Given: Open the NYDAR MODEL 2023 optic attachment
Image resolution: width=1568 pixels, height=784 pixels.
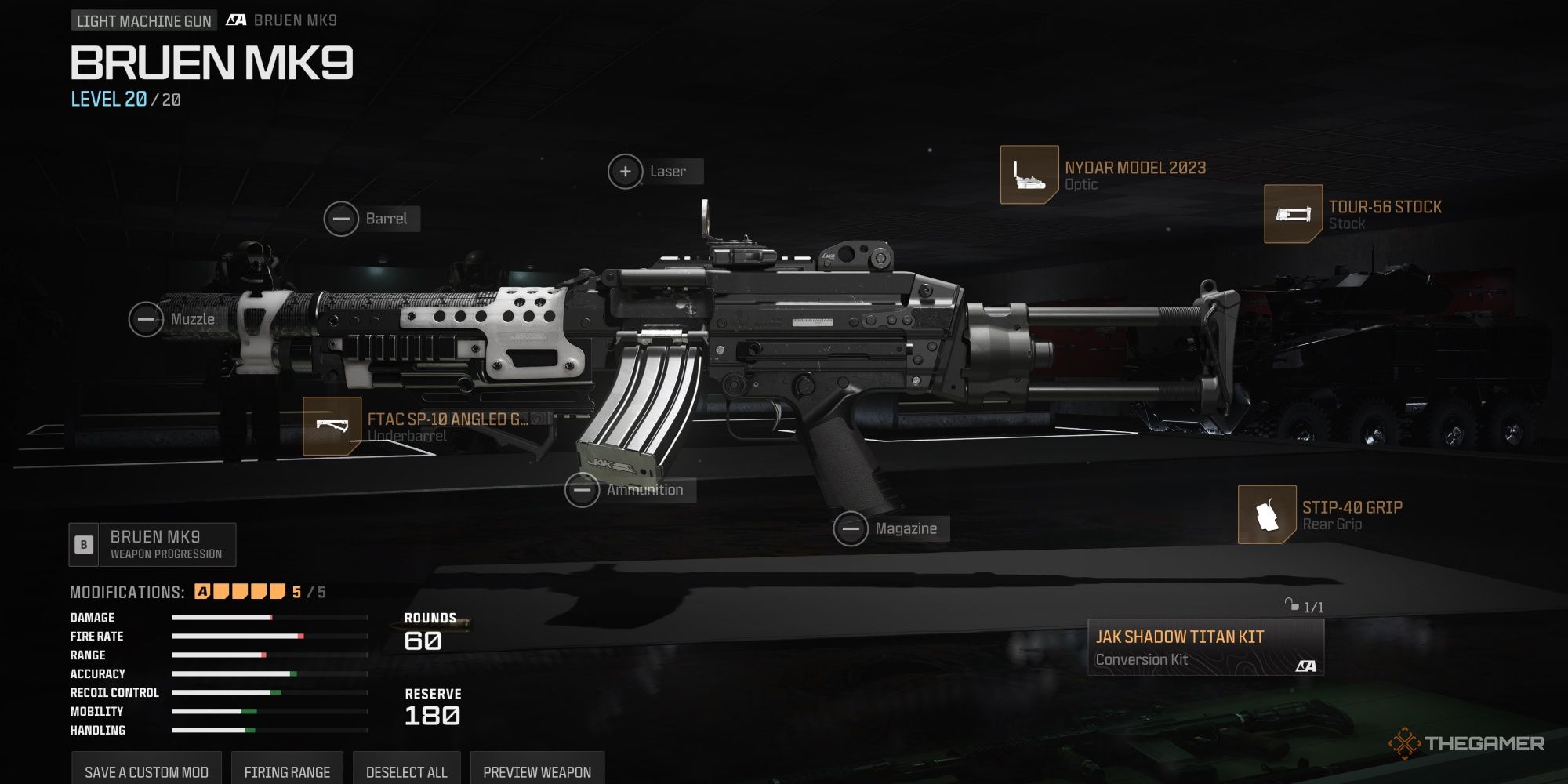Looking at the screenshot, I should pyautogui.click(x=1029, y=176).
